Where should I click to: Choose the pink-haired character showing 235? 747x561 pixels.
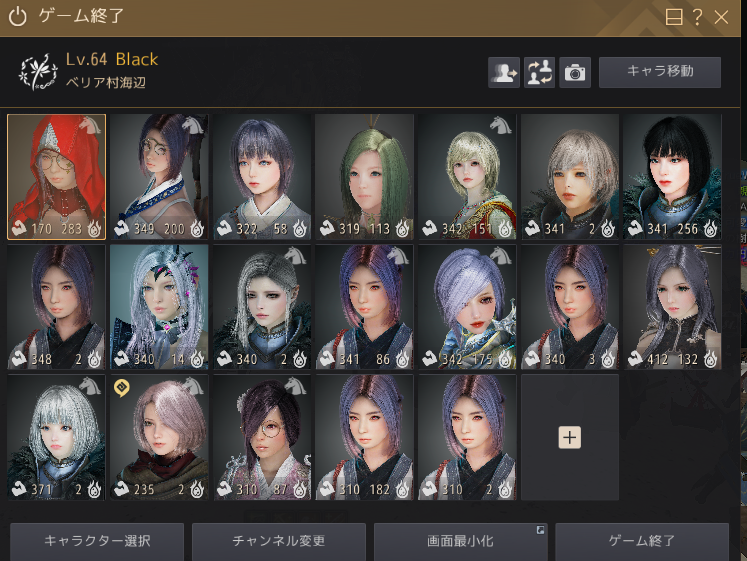click(159, 437)
